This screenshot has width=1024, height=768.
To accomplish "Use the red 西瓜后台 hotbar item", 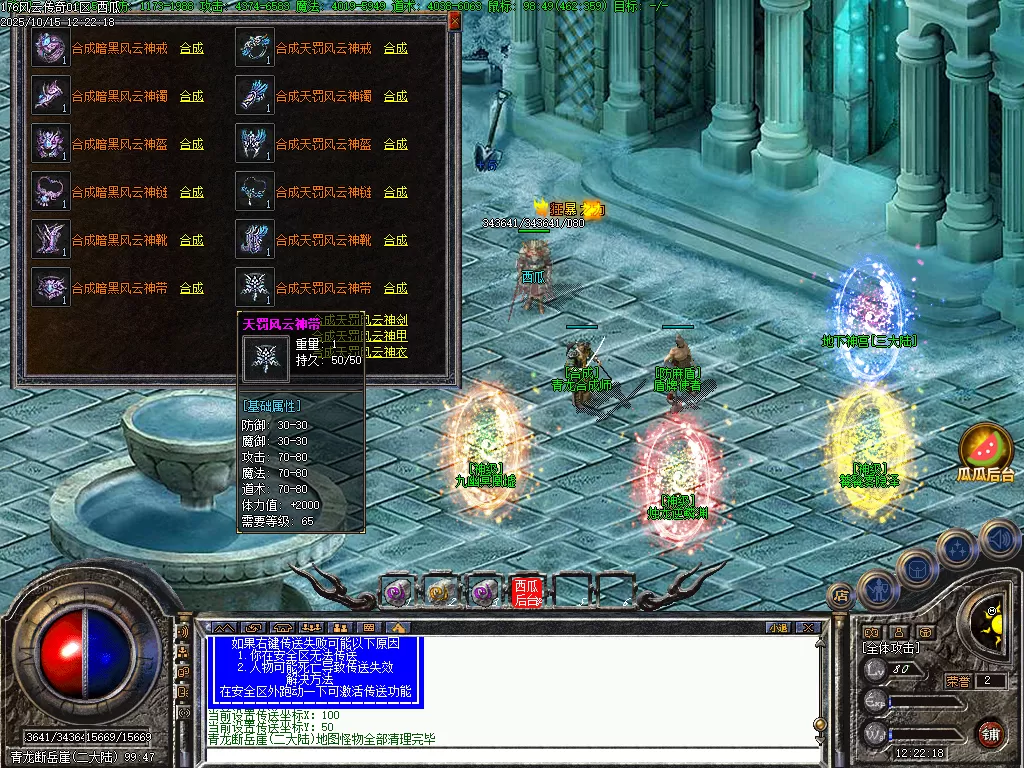I will pos(526,592).
